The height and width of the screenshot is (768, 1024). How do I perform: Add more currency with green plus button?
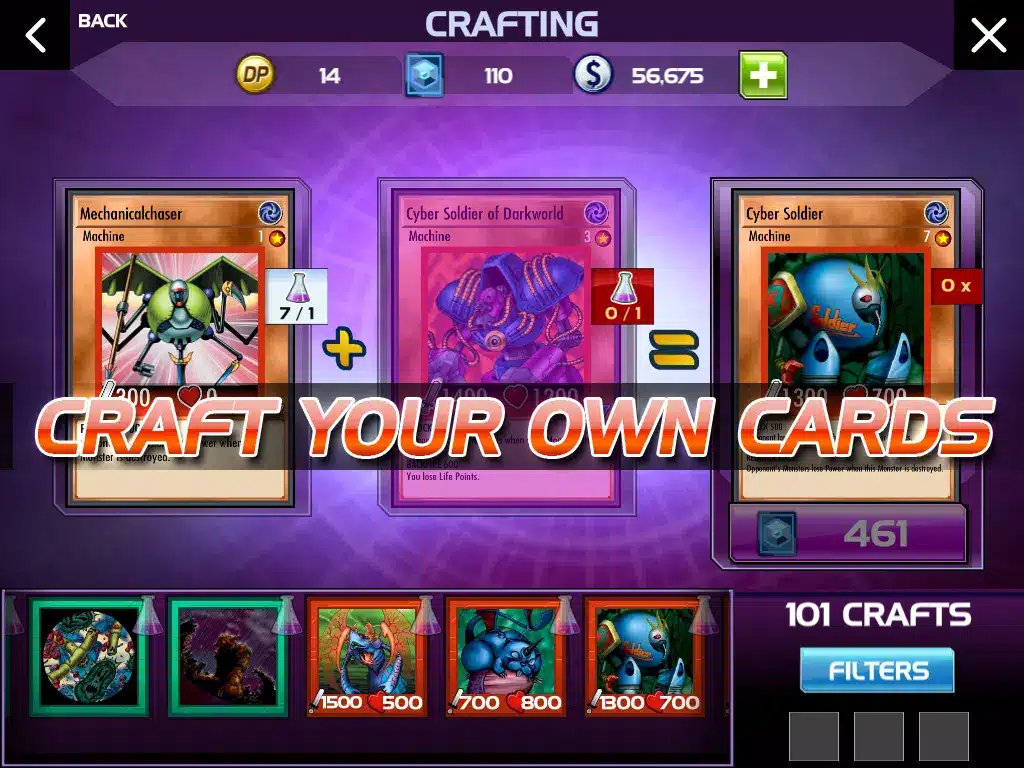pos(763,75)
